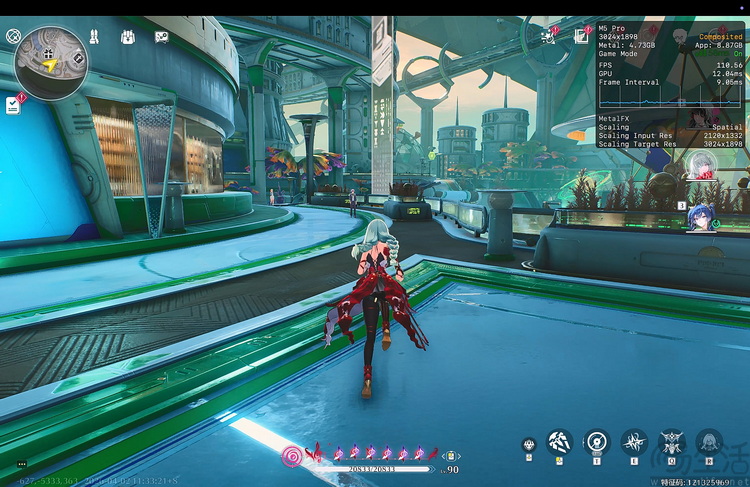Viewport: 750px width, 487px height.
Task: Click the globe icon beside the minimap
Action: 13,36
